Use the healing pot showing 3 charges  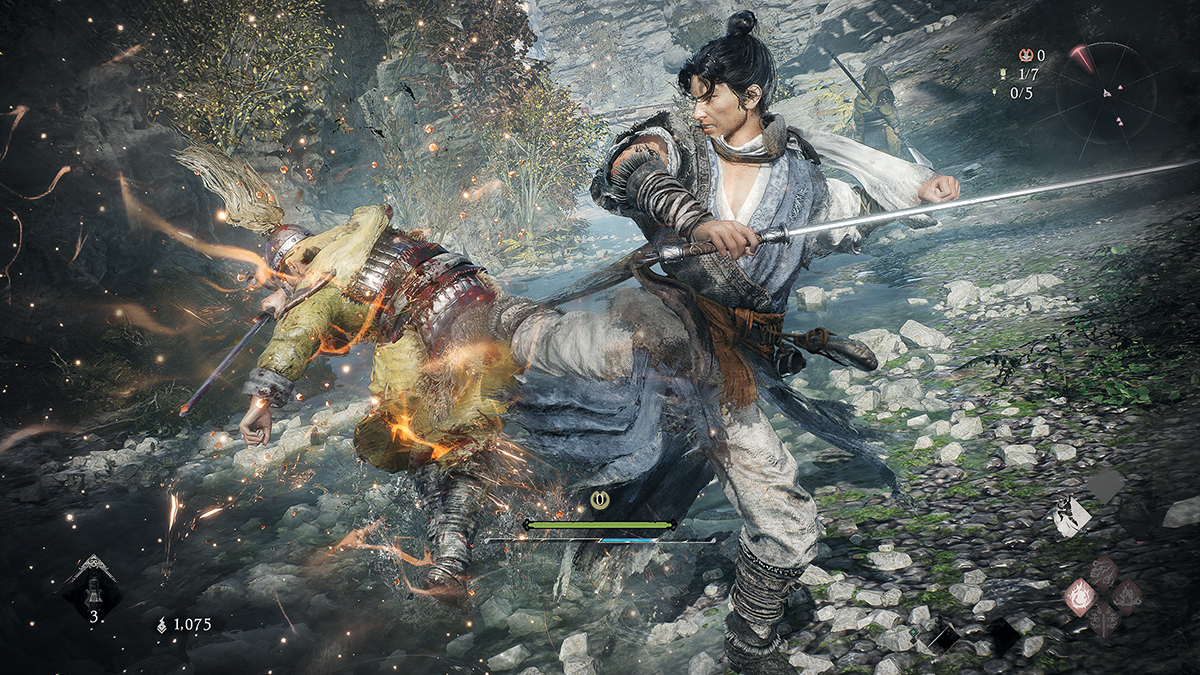[x=94, y=588]
